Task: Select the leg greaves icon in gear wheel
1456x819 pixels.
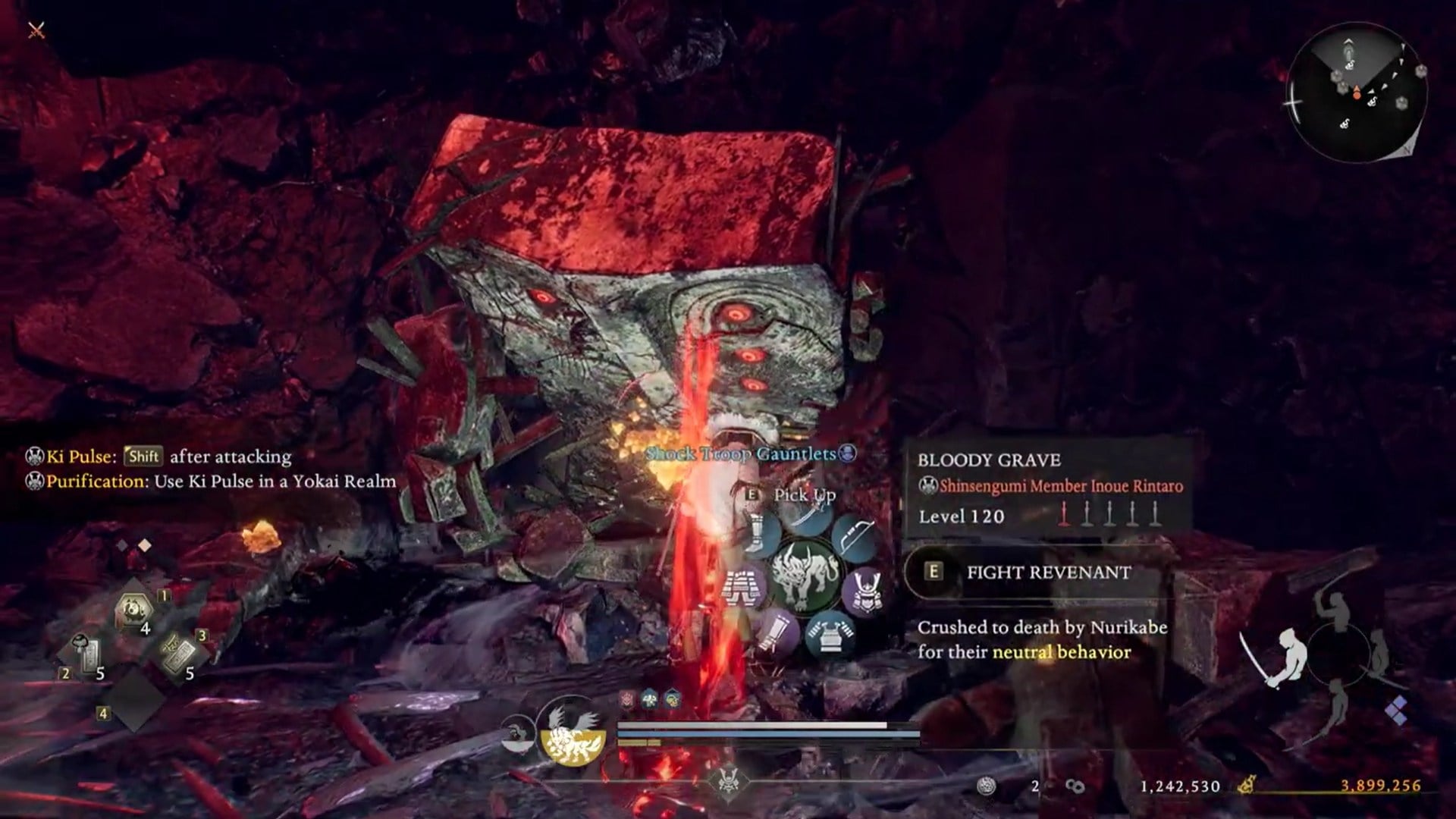Action: [x=758, y=531]
